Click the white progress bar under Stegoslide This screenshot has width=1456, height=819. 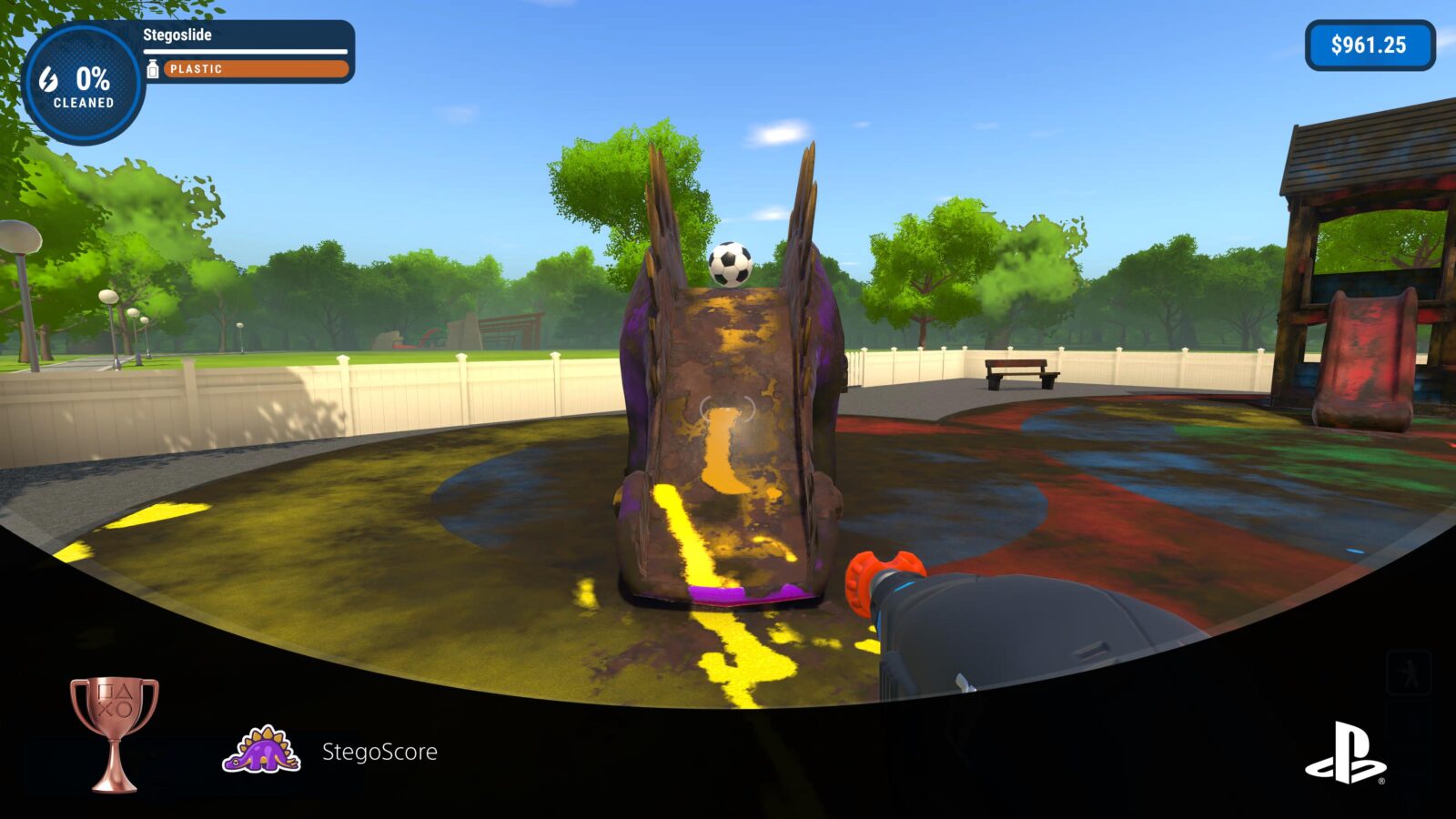click(244, 51)
